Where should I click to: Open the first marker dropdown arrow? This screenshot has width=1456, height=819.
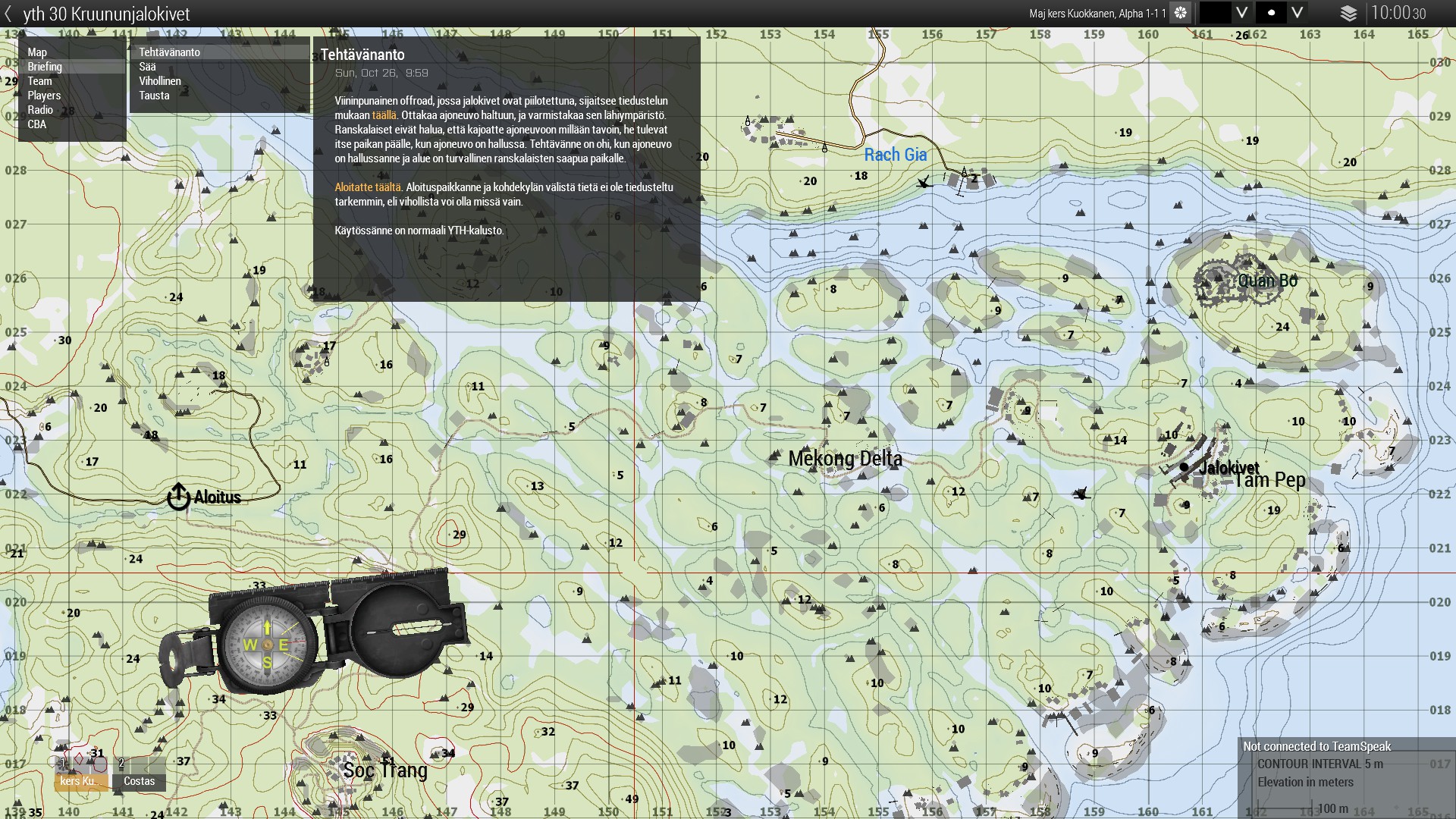click(1241, 13)
